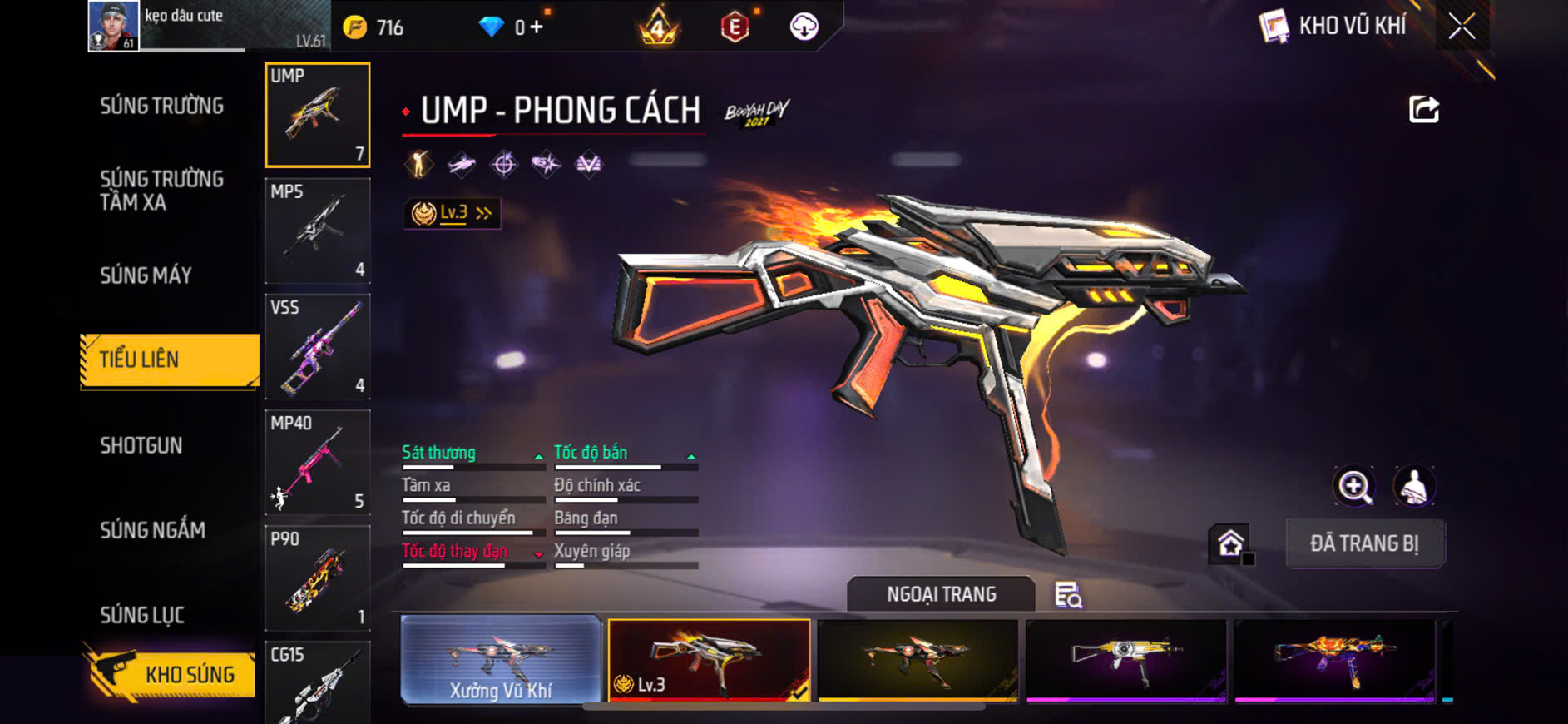Open Xưởng Vũ Khí weapon workshop
Image resolution: width=1568 pixels, height=724 pixels.
[501, 660]
